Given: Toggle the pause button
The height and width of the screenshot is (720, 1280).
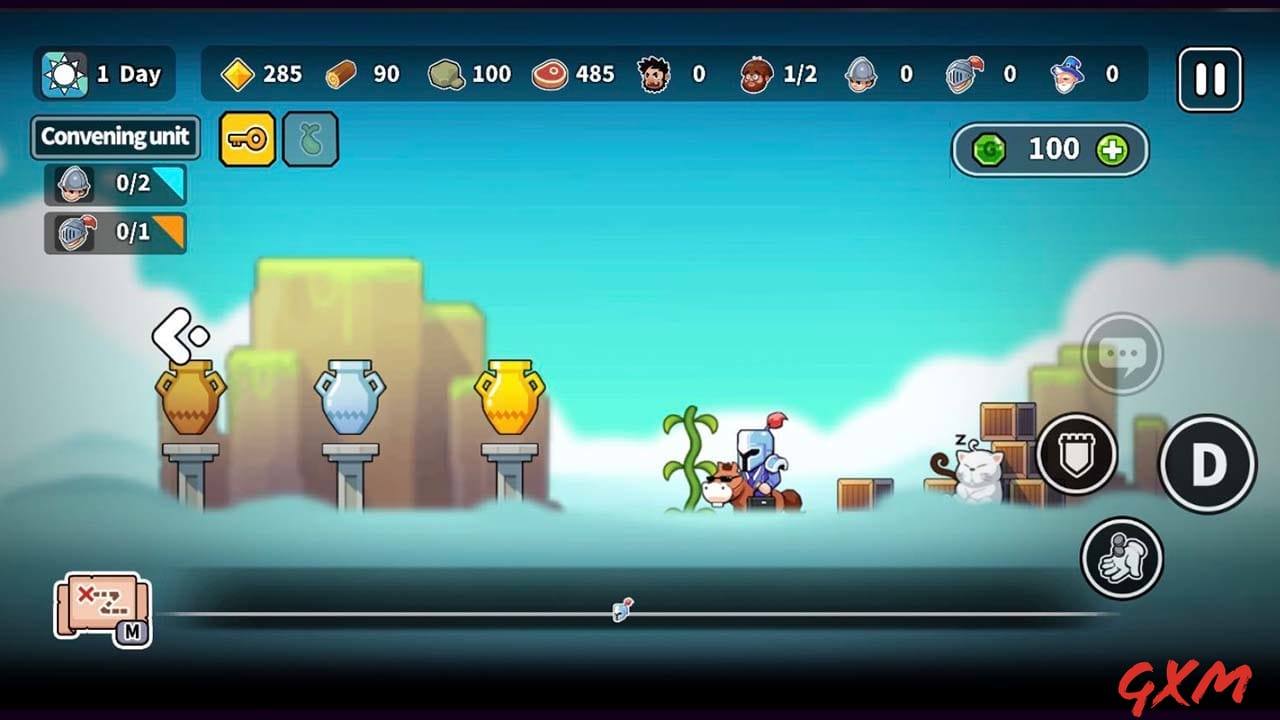Looking at the screenshot, I should coord(1209,78).
